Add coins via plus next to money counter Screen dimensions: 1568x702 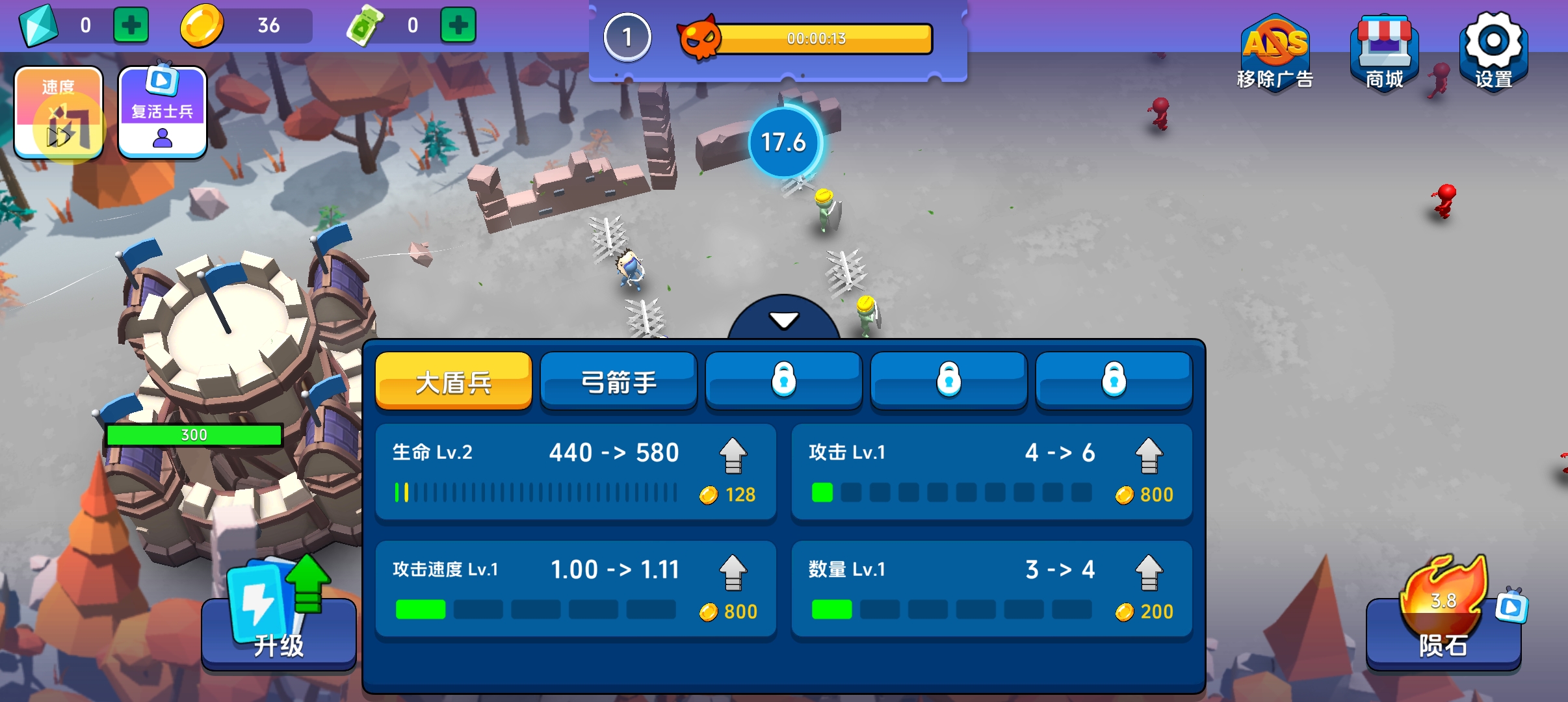click(459, 26)
